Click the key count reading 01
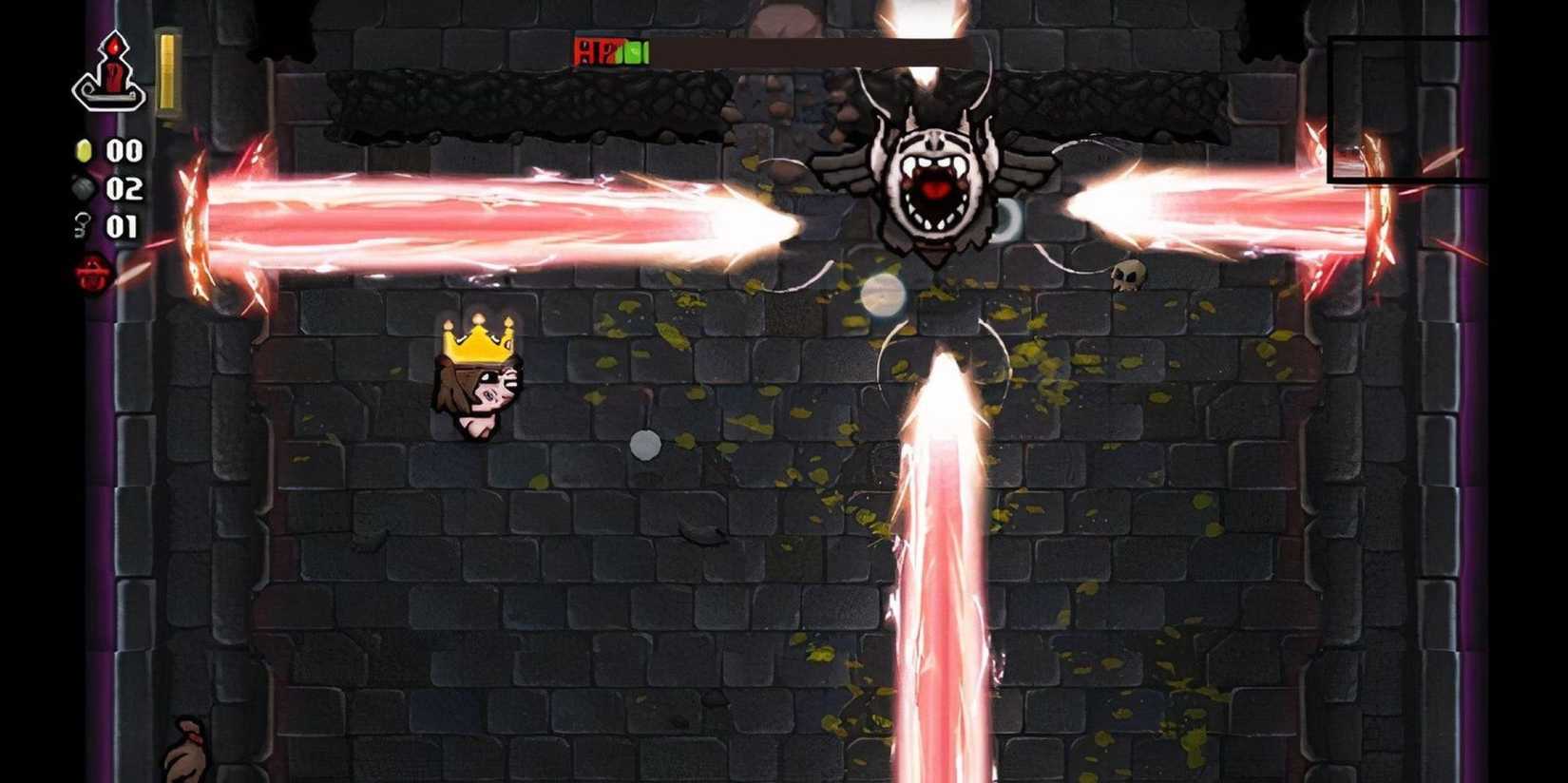Screen dimensions: 1568x783 pyautogui.click(x=122, y=226)
